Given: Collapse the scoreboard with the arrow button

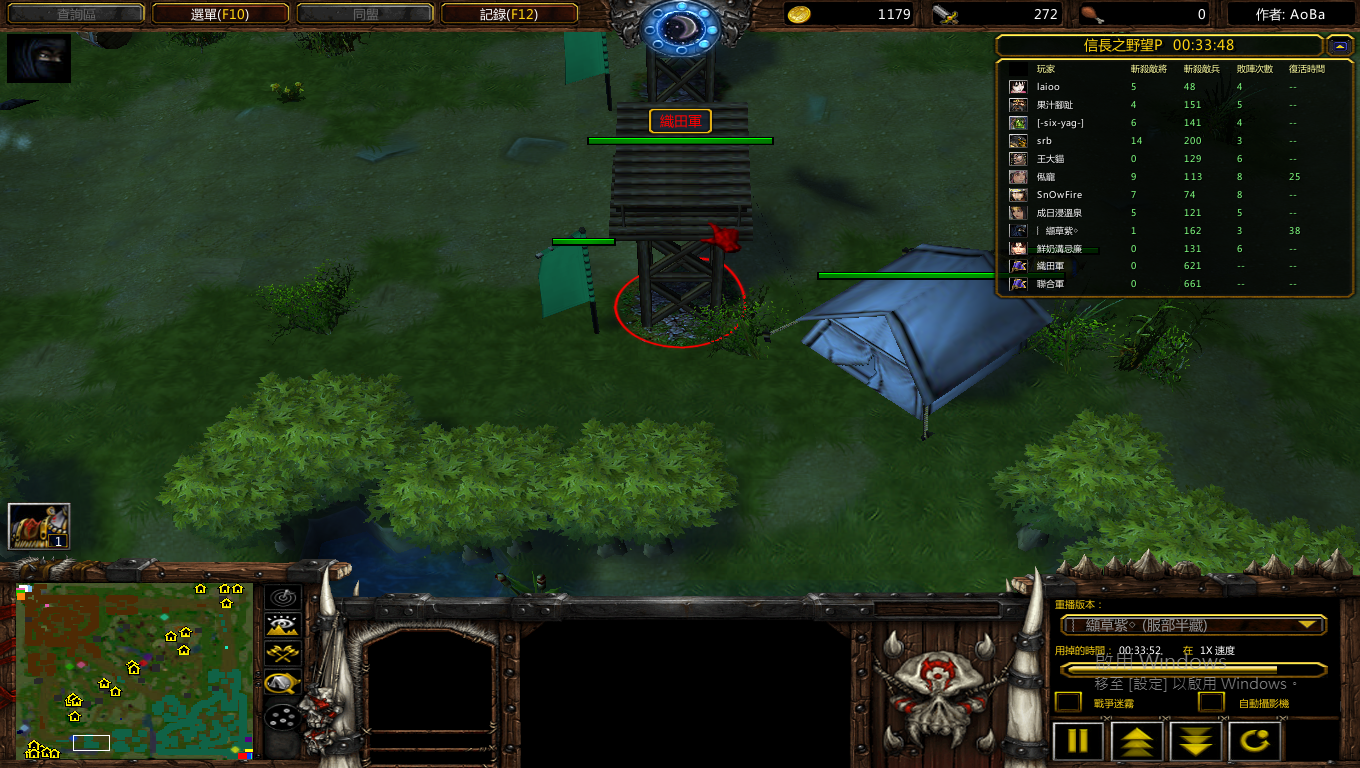Looking at the screenshot, I should coord(1339,46).
